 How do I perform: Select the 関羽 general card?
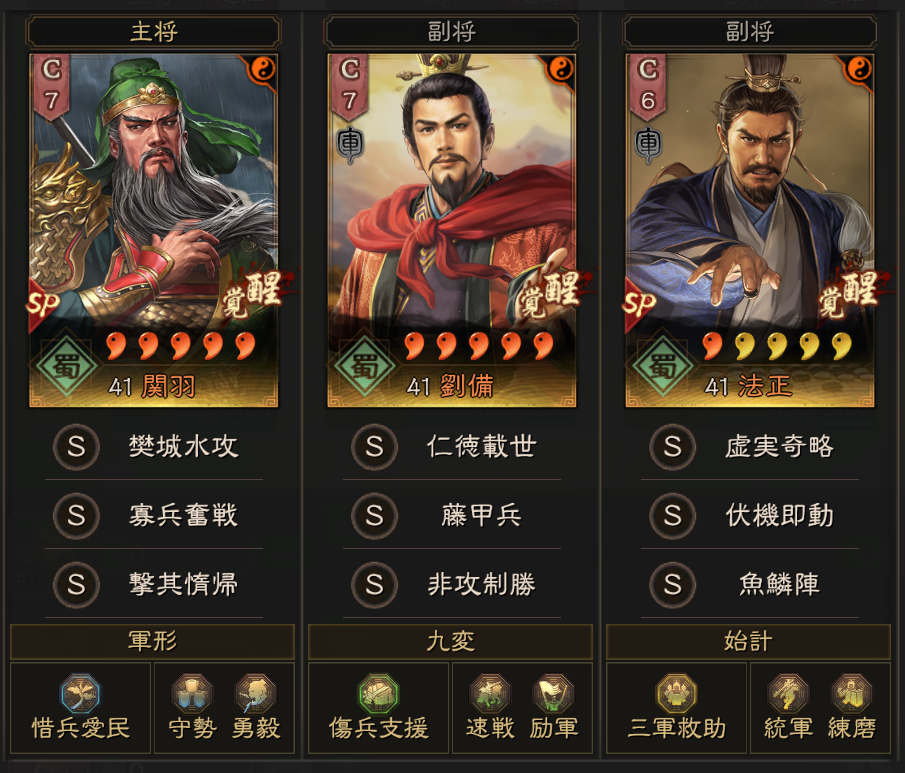pyautogui.click(x=154, y=230)
